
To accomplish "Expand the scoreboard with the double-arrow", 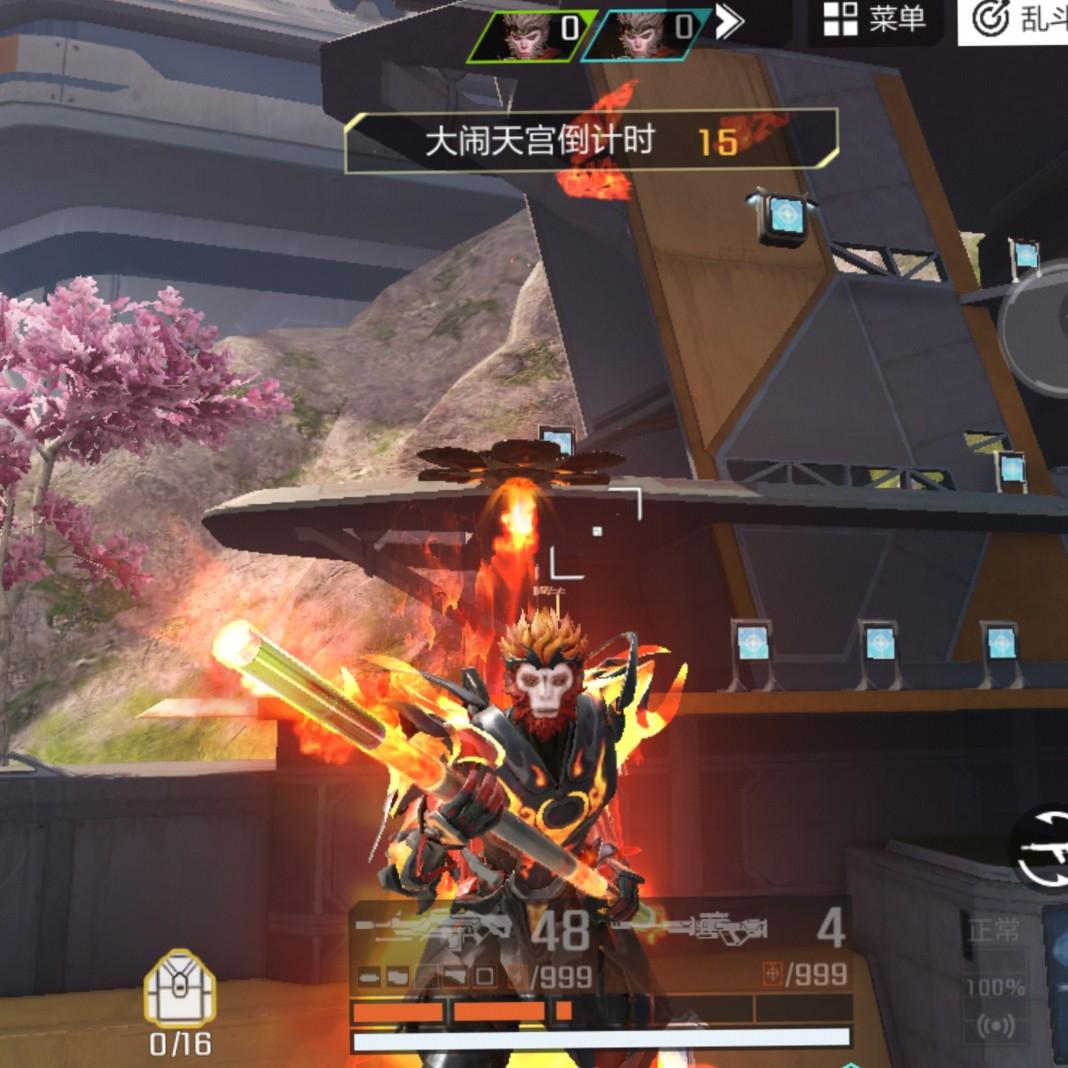I will (x=731, y=23).
